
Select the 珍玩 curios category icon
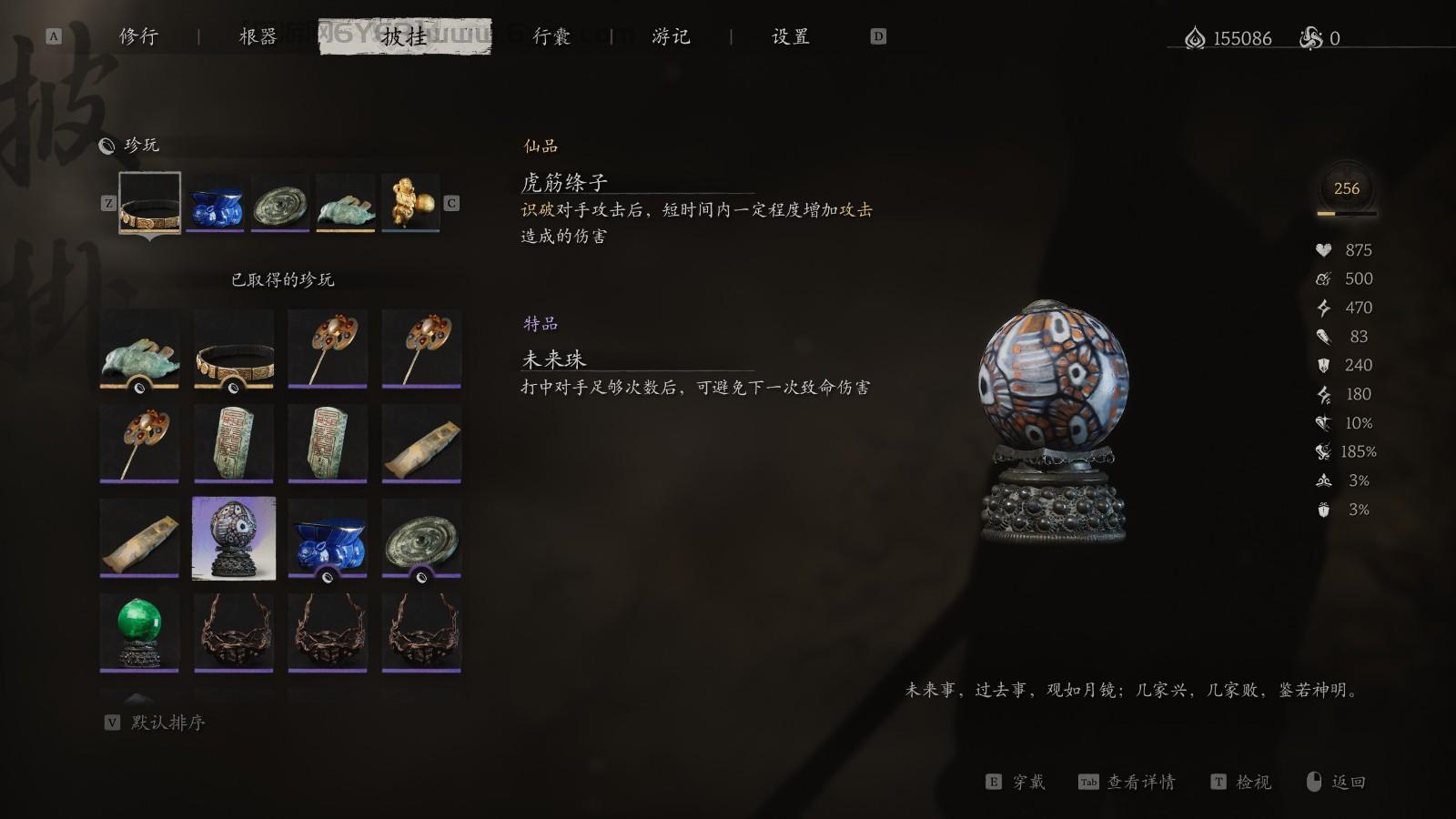tap(107, 145)
